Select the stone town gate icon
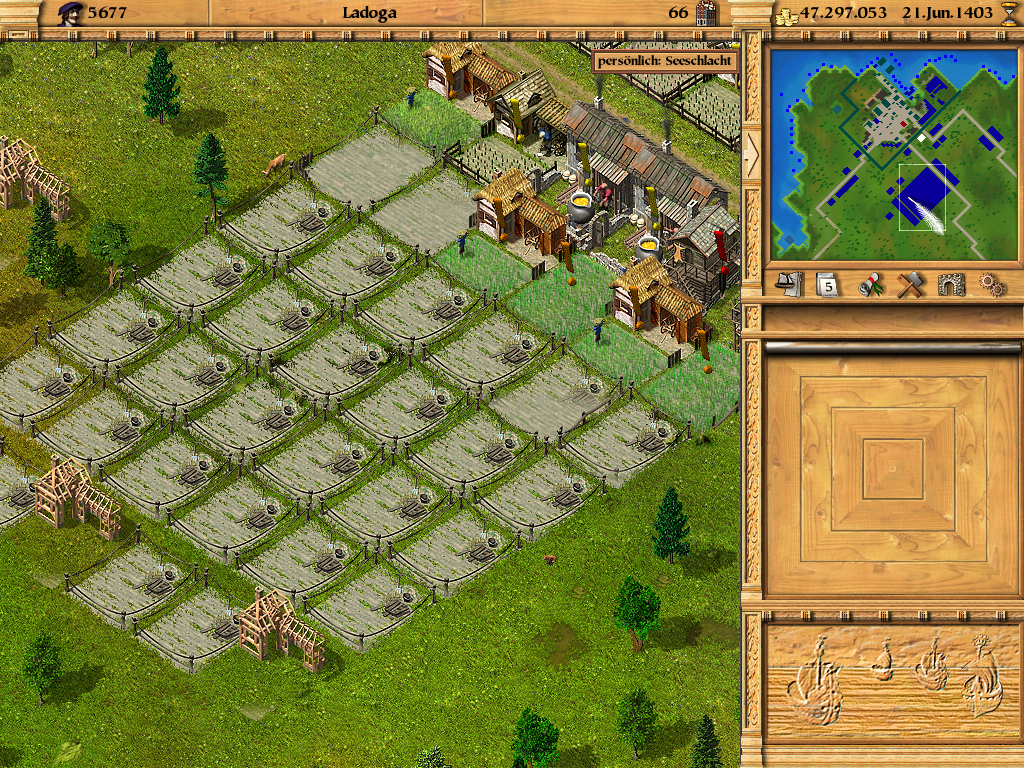Screen dimensions: 1024x768 tap(951, 284)
